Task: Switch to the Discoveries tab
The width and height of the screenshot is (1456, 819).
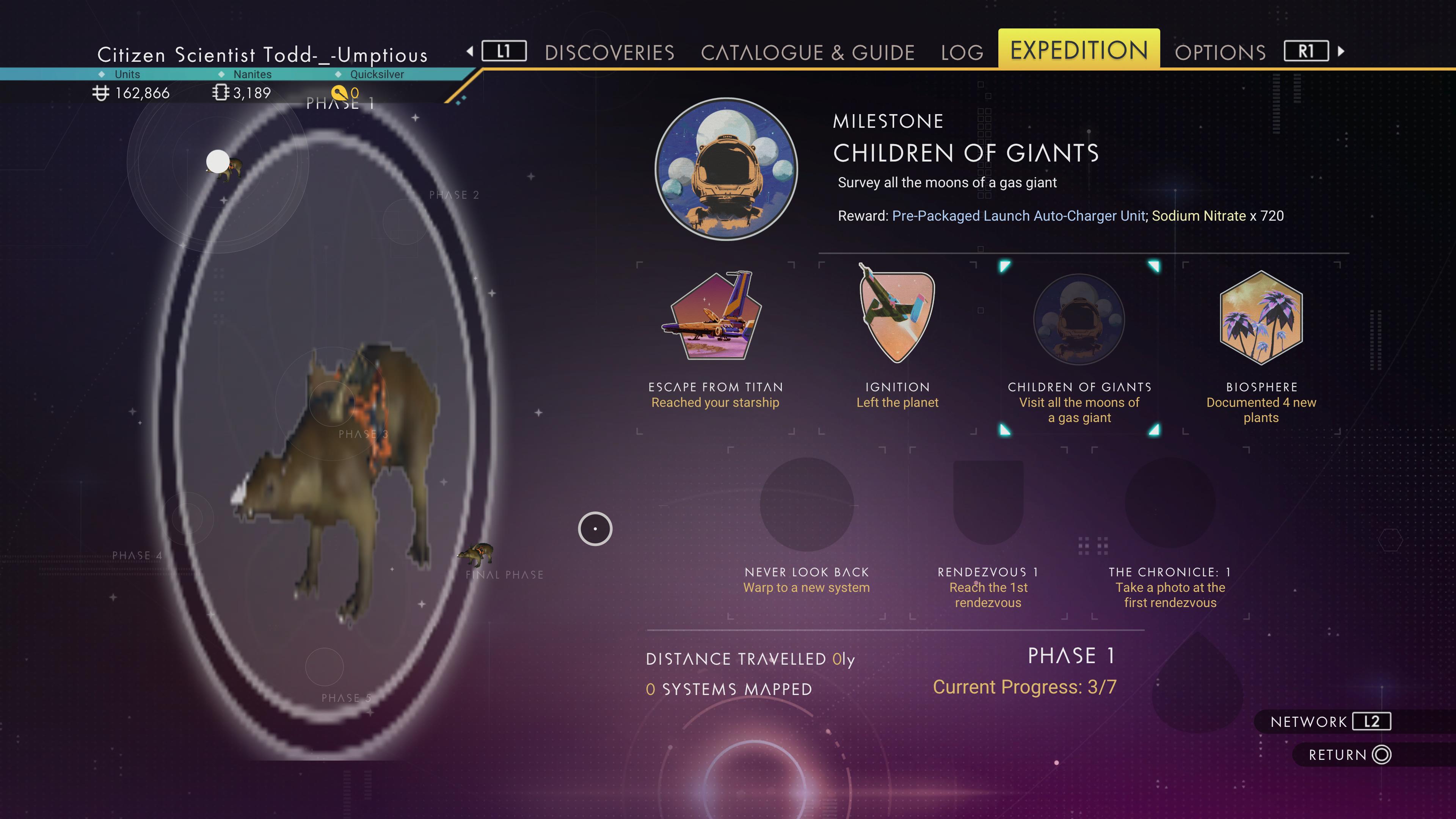Action: (x=609, y=53)
